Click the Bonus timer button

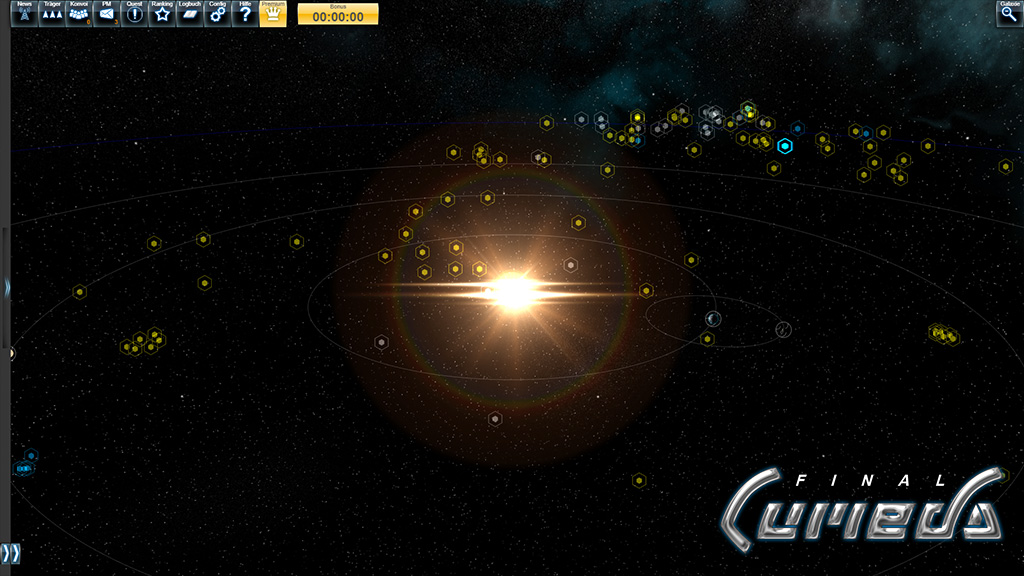tap(338, 14)
